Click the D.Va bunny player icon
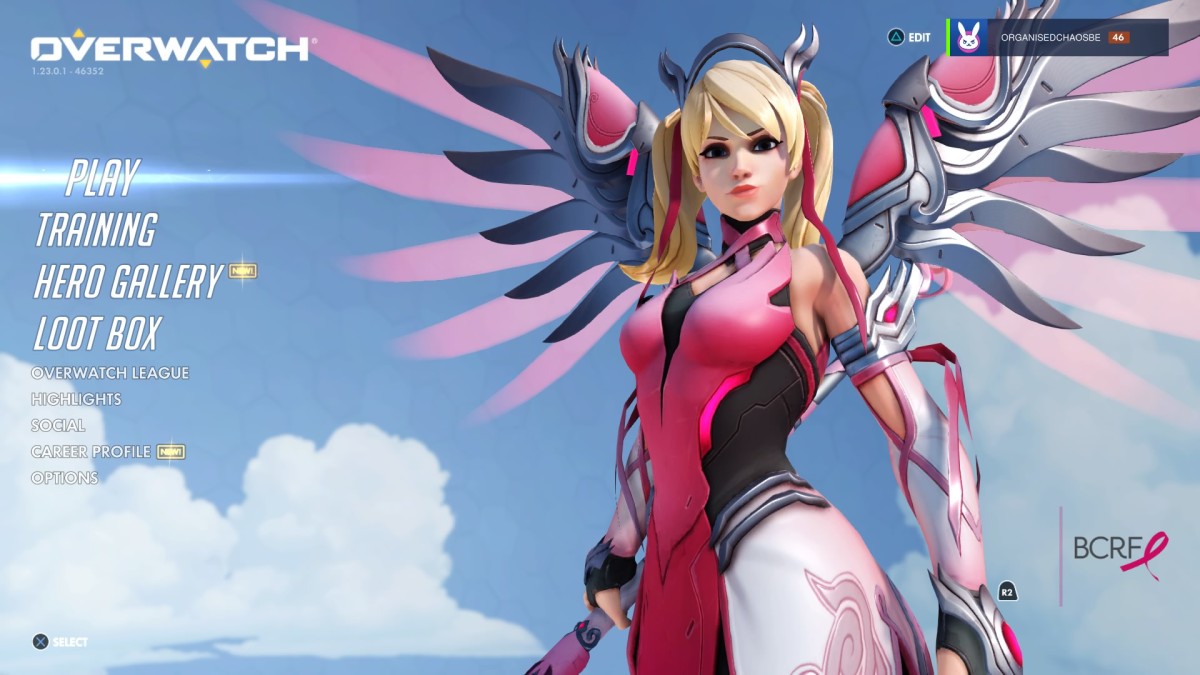The image size is (1200, 675). [x=967, y=38]
